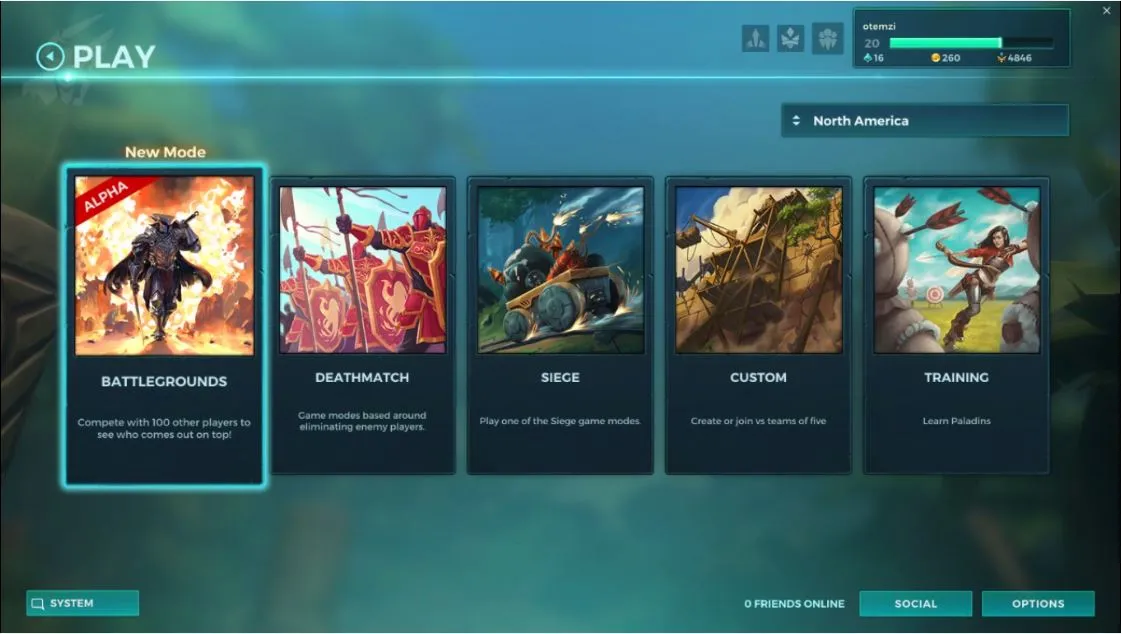
Task: Click the crowned crystal icon
Action: point(791,39)
